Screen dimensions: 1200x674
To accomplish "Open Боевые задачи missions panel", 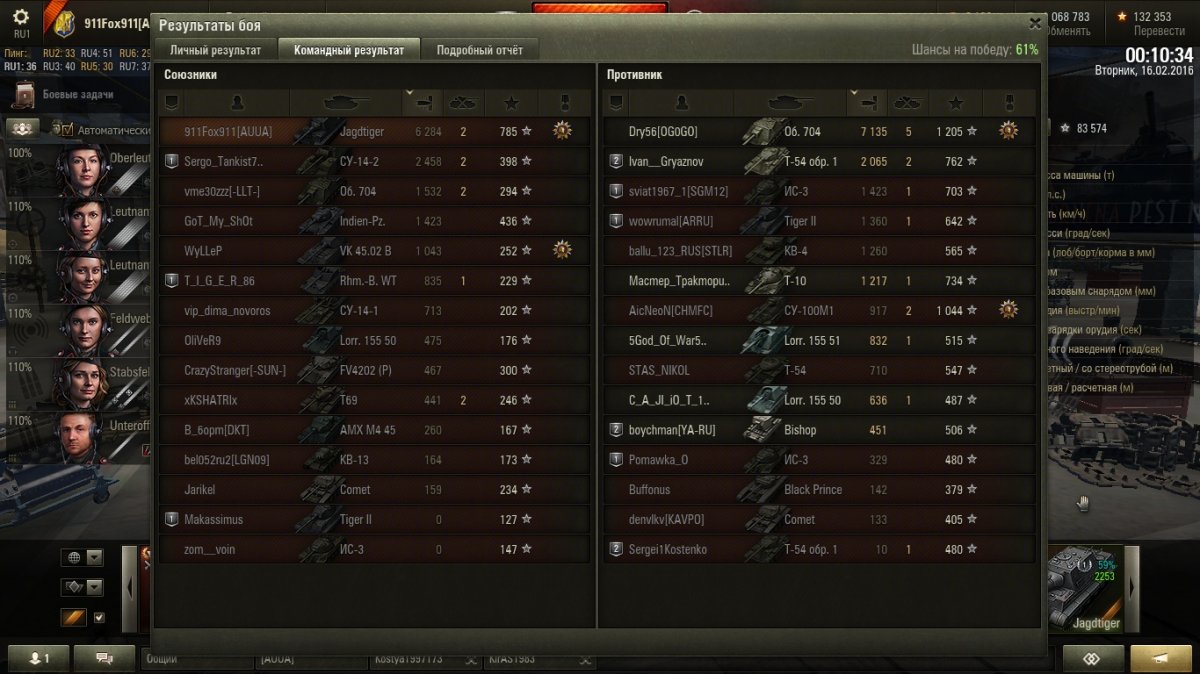I will pyautogui.click(x=77, y=95).
